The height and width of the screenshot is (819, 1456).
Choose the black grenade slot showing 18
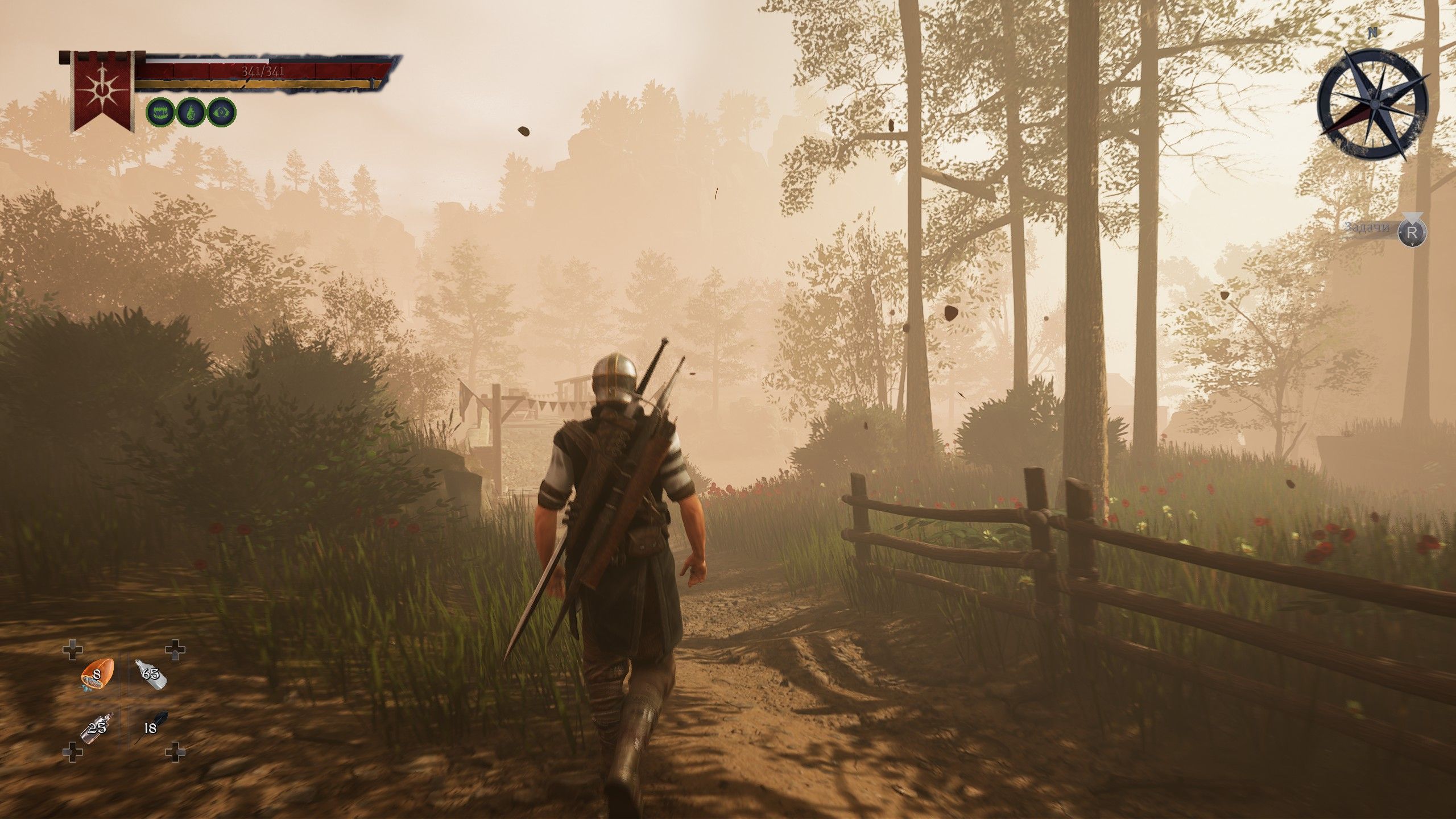[x=151, y=728]
